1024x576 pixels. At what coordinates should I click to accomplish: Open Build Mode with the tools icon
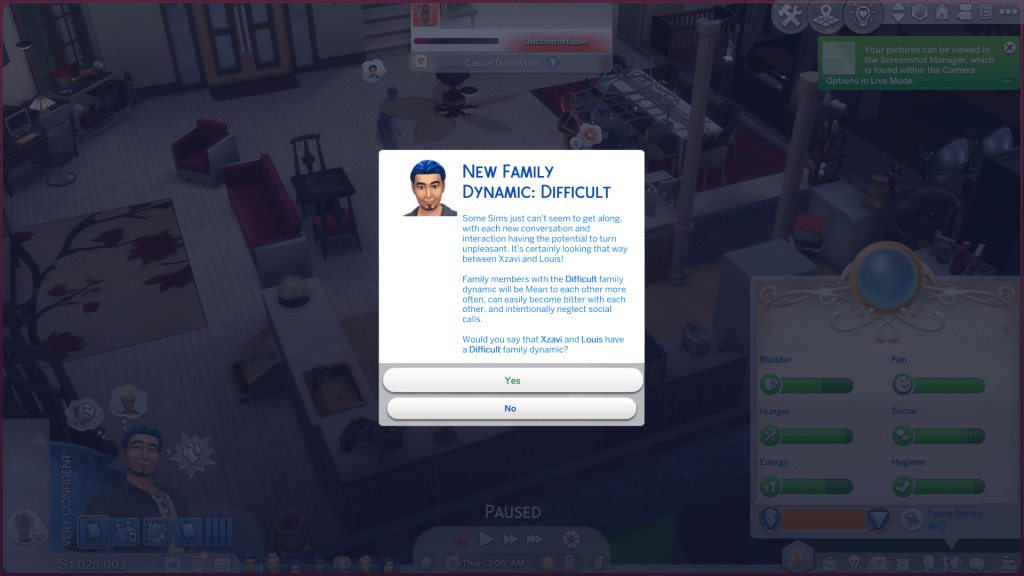click(790, 15)
